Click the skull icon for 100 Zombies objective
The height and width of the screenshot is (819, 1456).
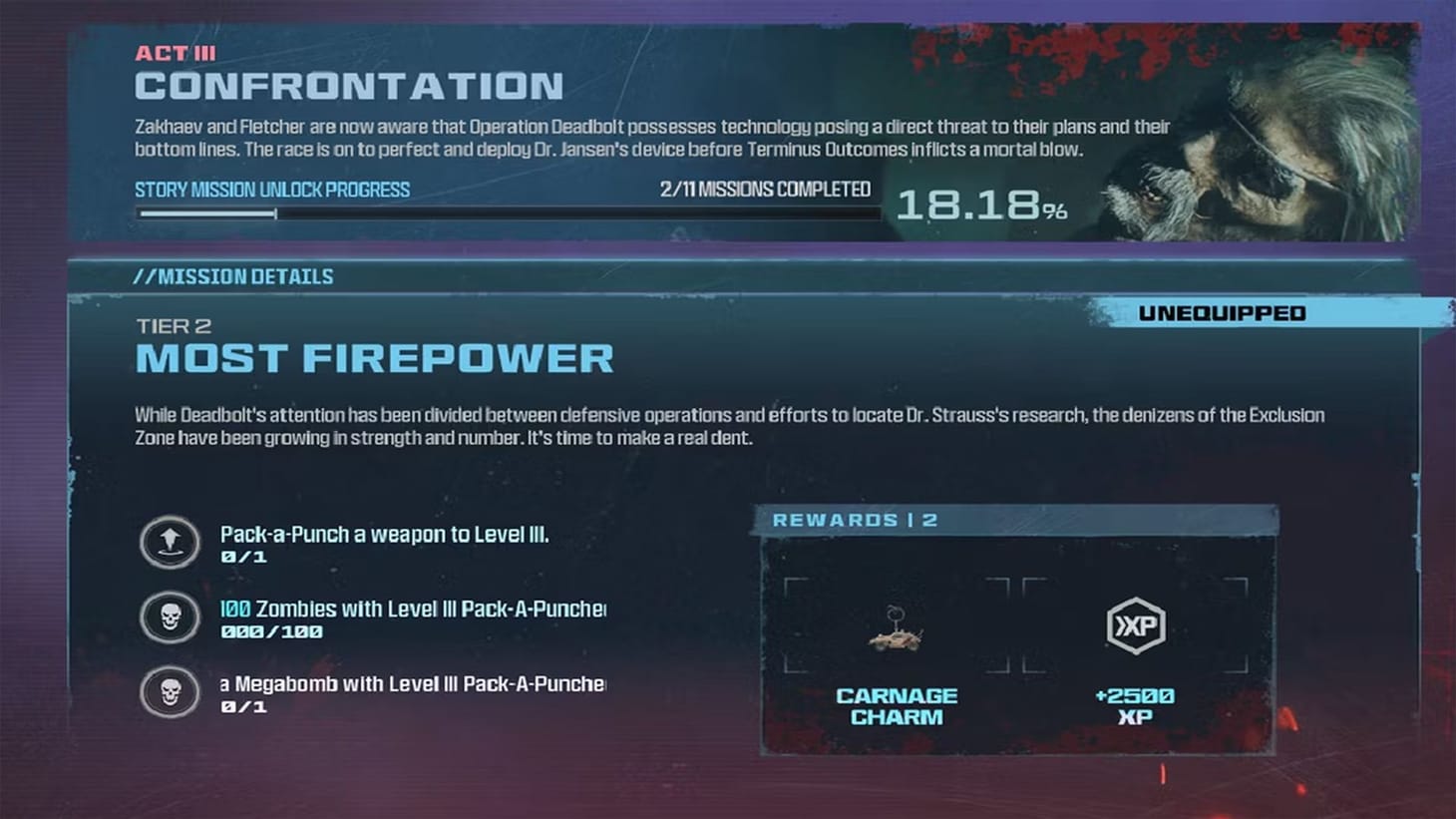click(170, 617)
